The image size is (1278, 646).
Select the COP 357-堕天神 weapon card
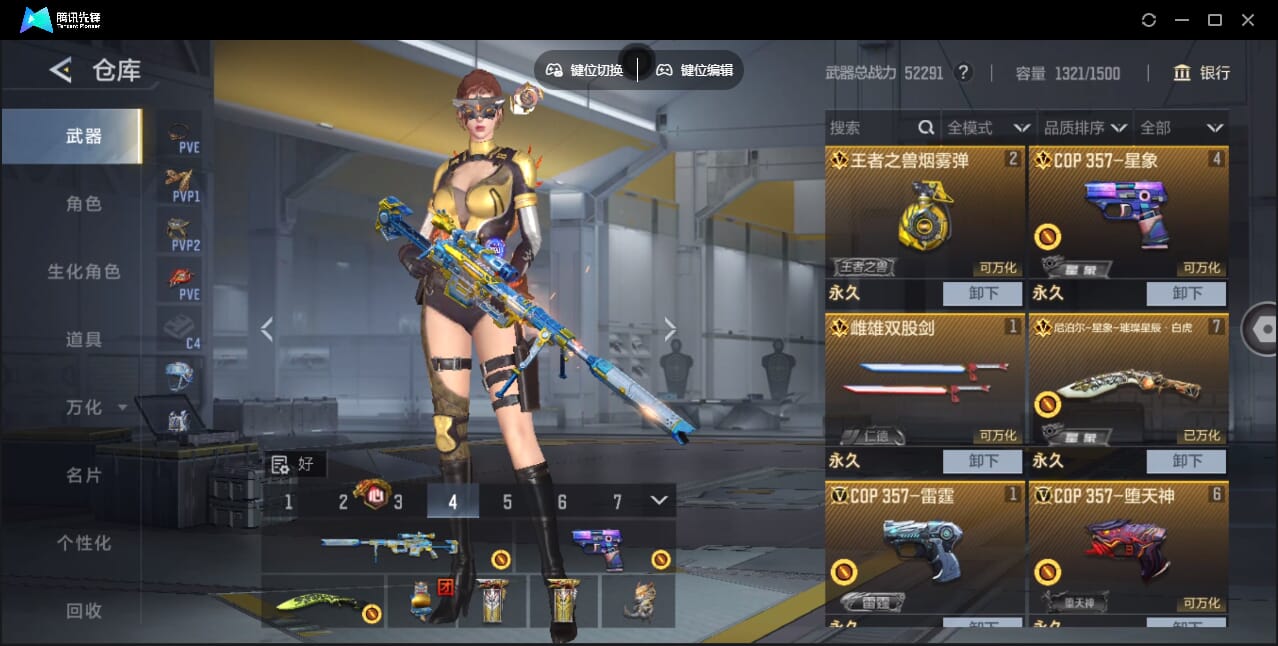pos(1128,548)
